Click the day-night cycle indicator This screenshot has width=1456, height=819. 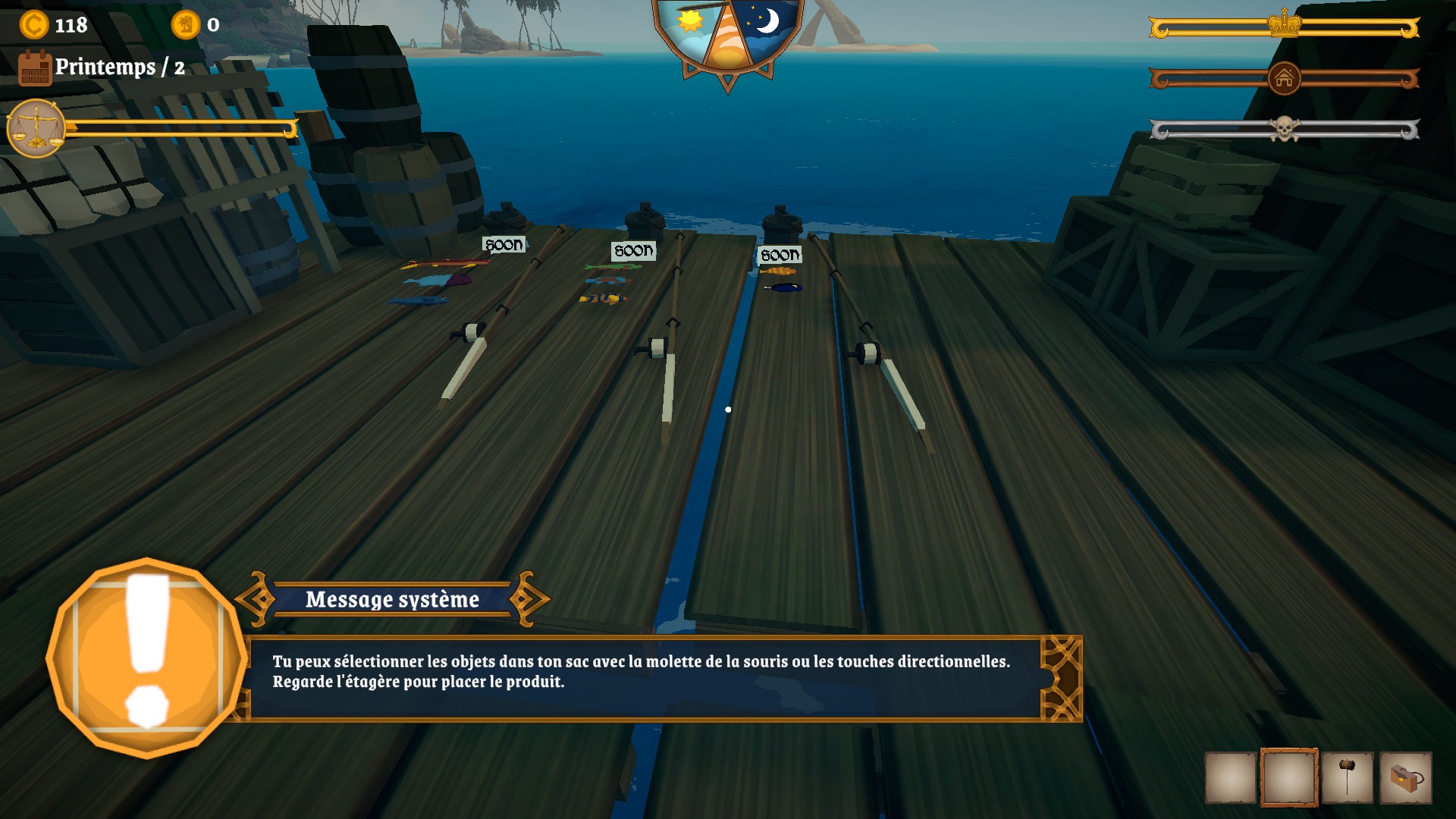pyautogui.click(x=729, y=34)
